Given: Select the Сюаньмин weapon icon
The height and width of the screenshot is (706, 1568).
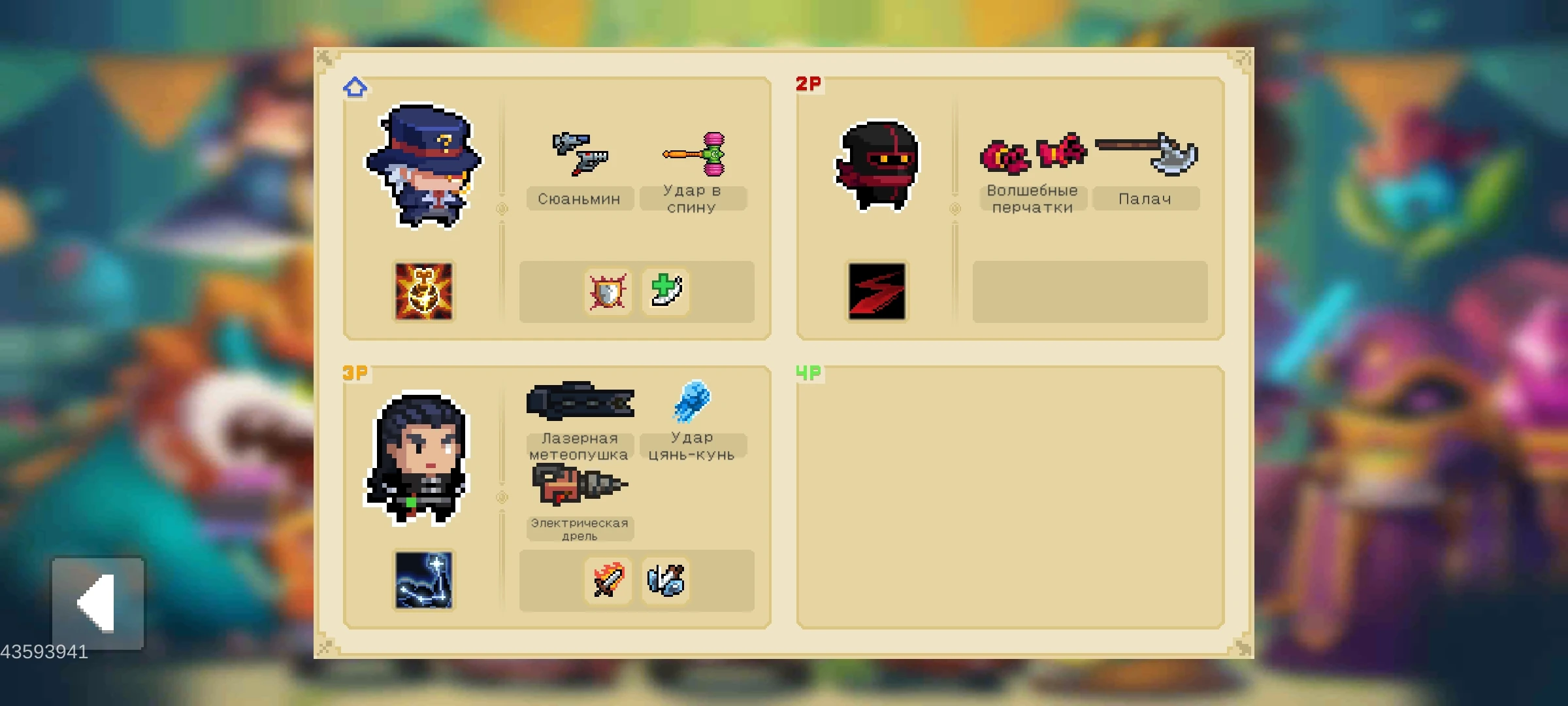Looking at the screenshot, I should tap(580, 154).
